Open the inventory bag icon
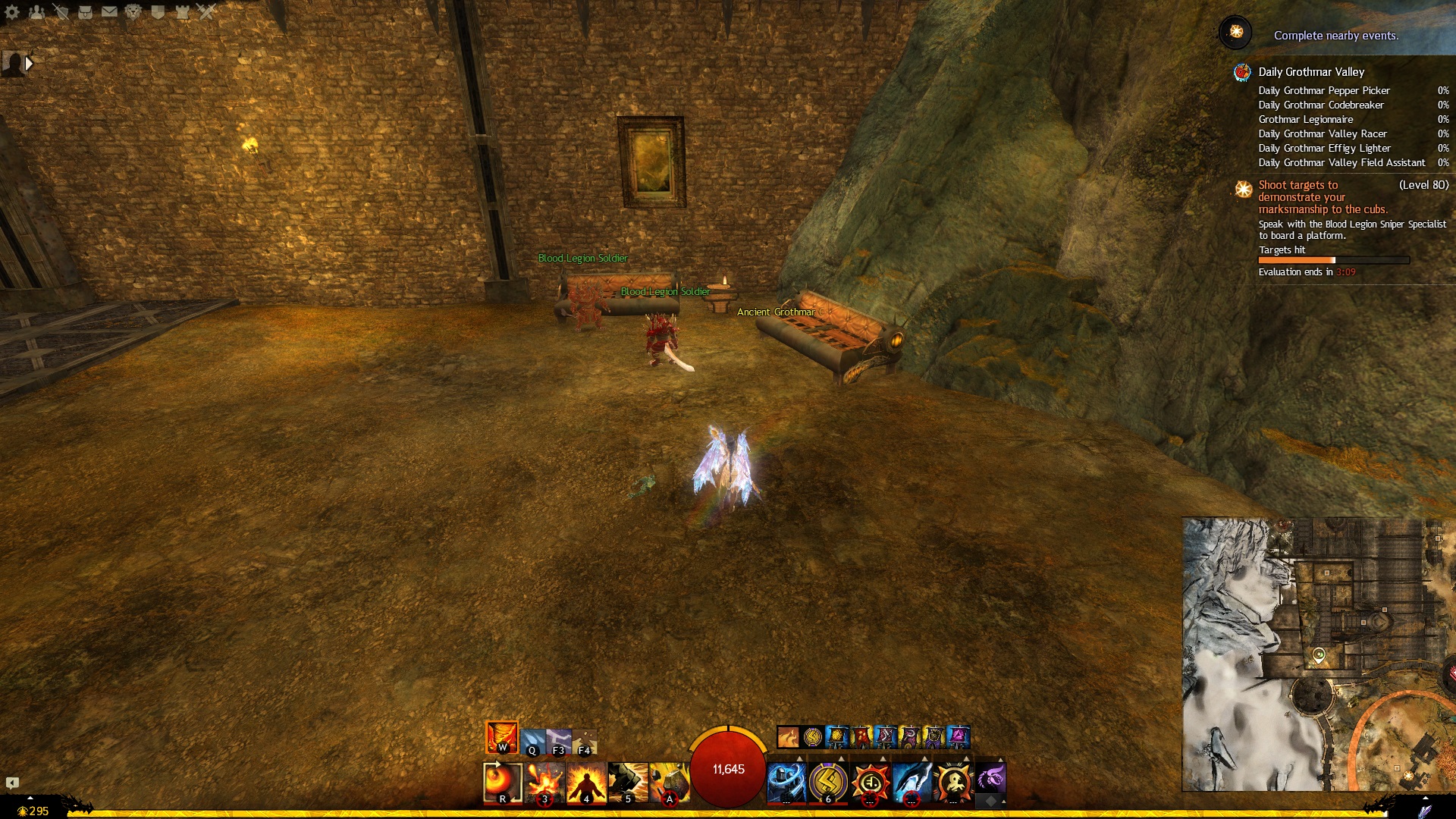 point(85,11)
